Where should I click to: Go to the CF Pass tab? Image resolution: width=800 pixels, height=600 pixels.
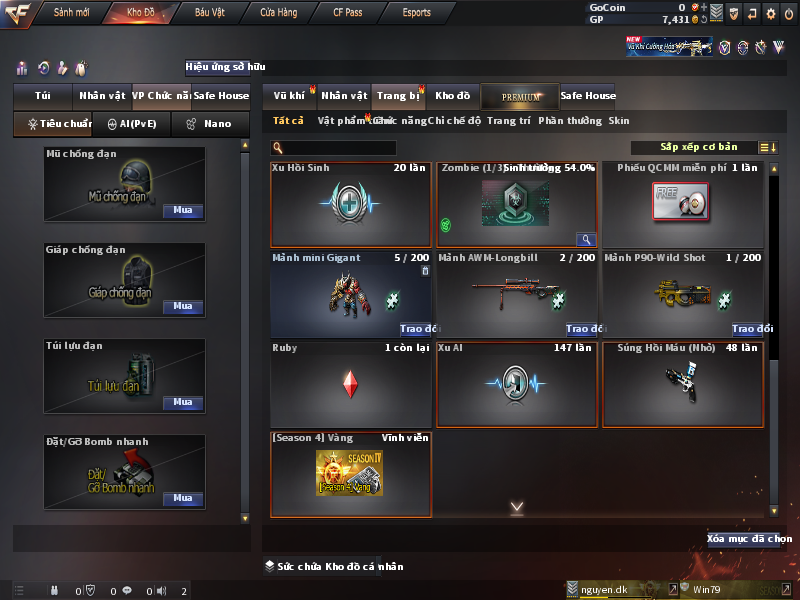[349, 13]
